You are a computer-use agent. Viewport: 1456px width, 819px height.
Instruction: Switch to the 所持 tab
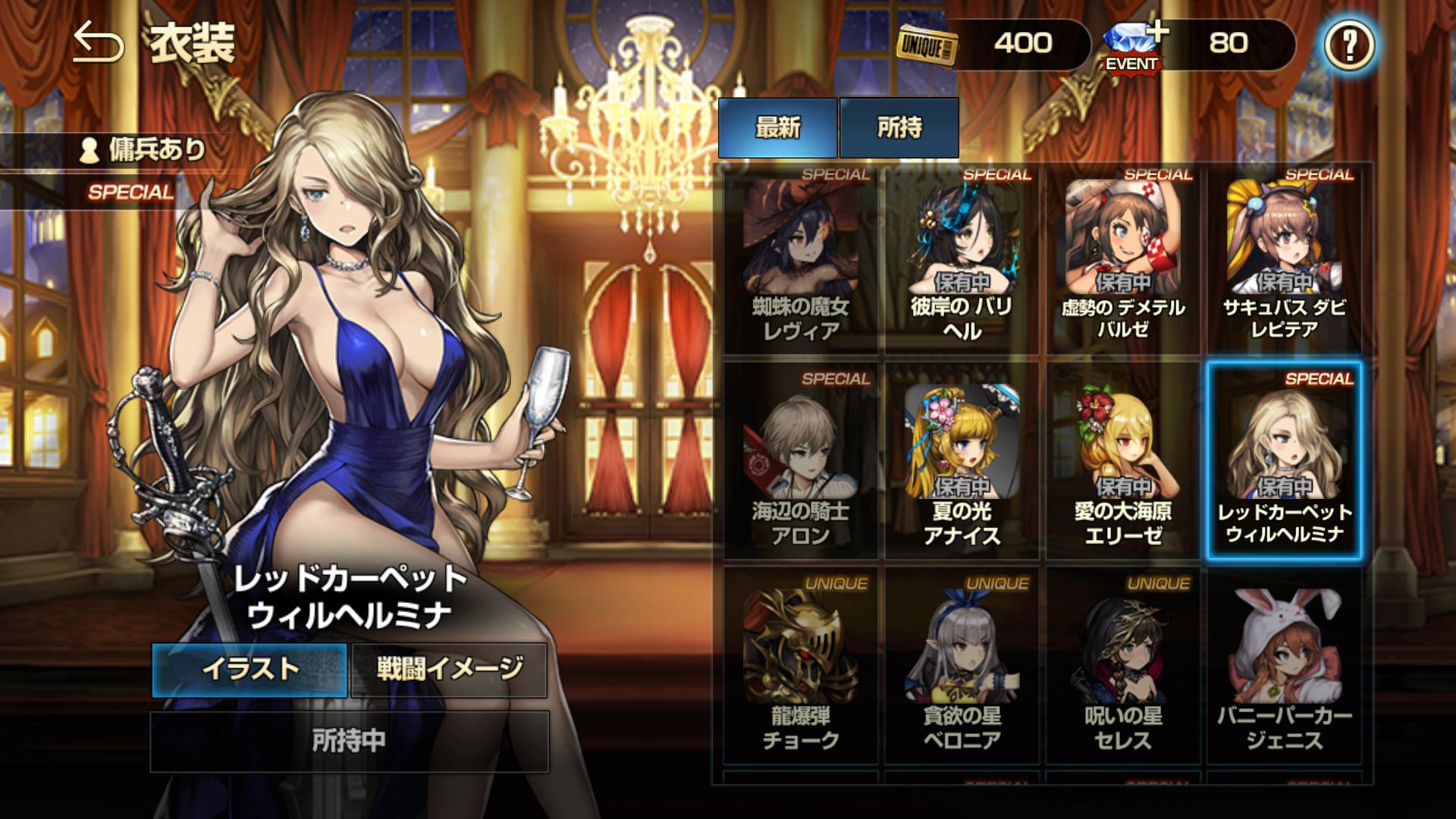[899, 127]
